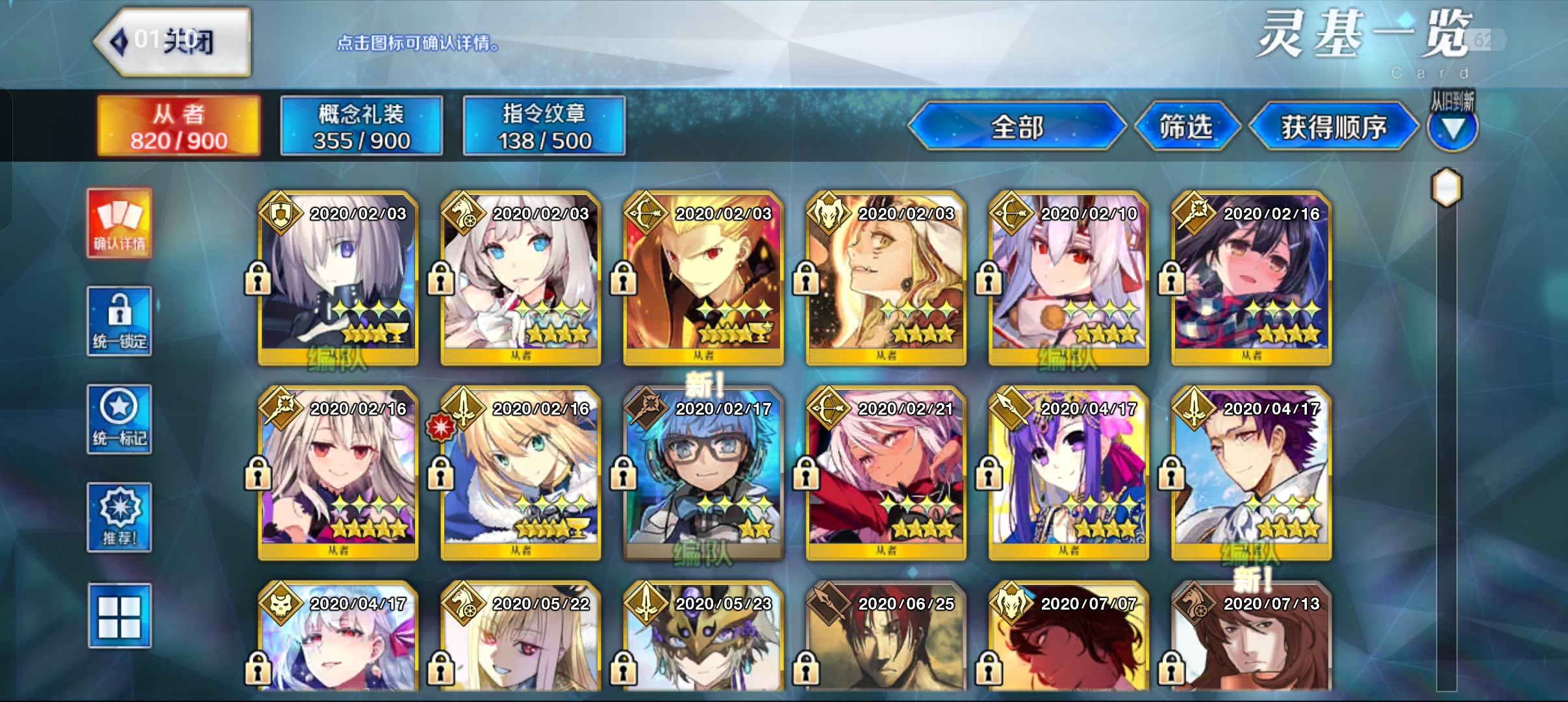Tap the 推荐! recommend button
Viewport: 1568px width, 702px height.
pyautogui.click(x=120, y=517)
